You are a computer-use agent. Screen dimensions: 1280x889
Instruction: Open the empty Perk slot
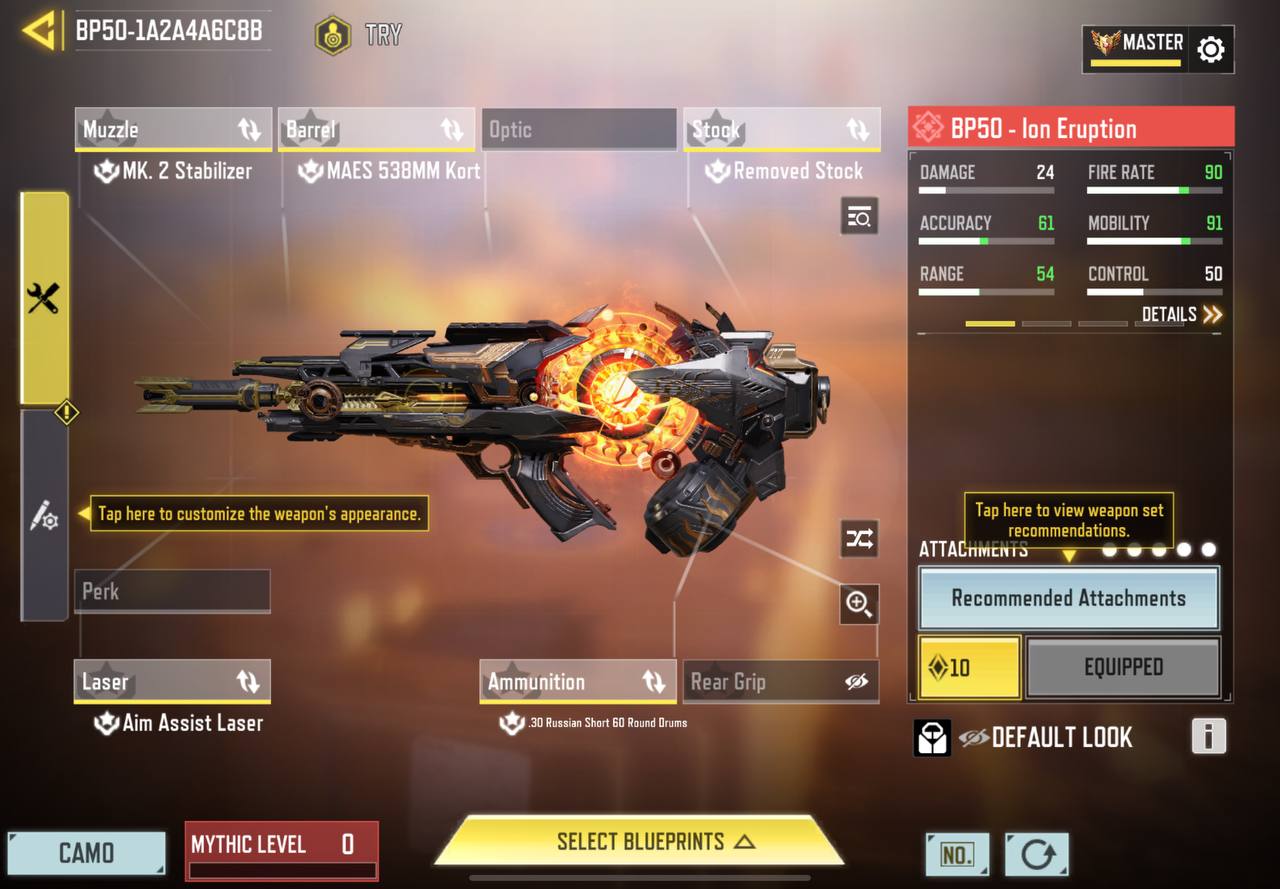click(x=172, y=591)
